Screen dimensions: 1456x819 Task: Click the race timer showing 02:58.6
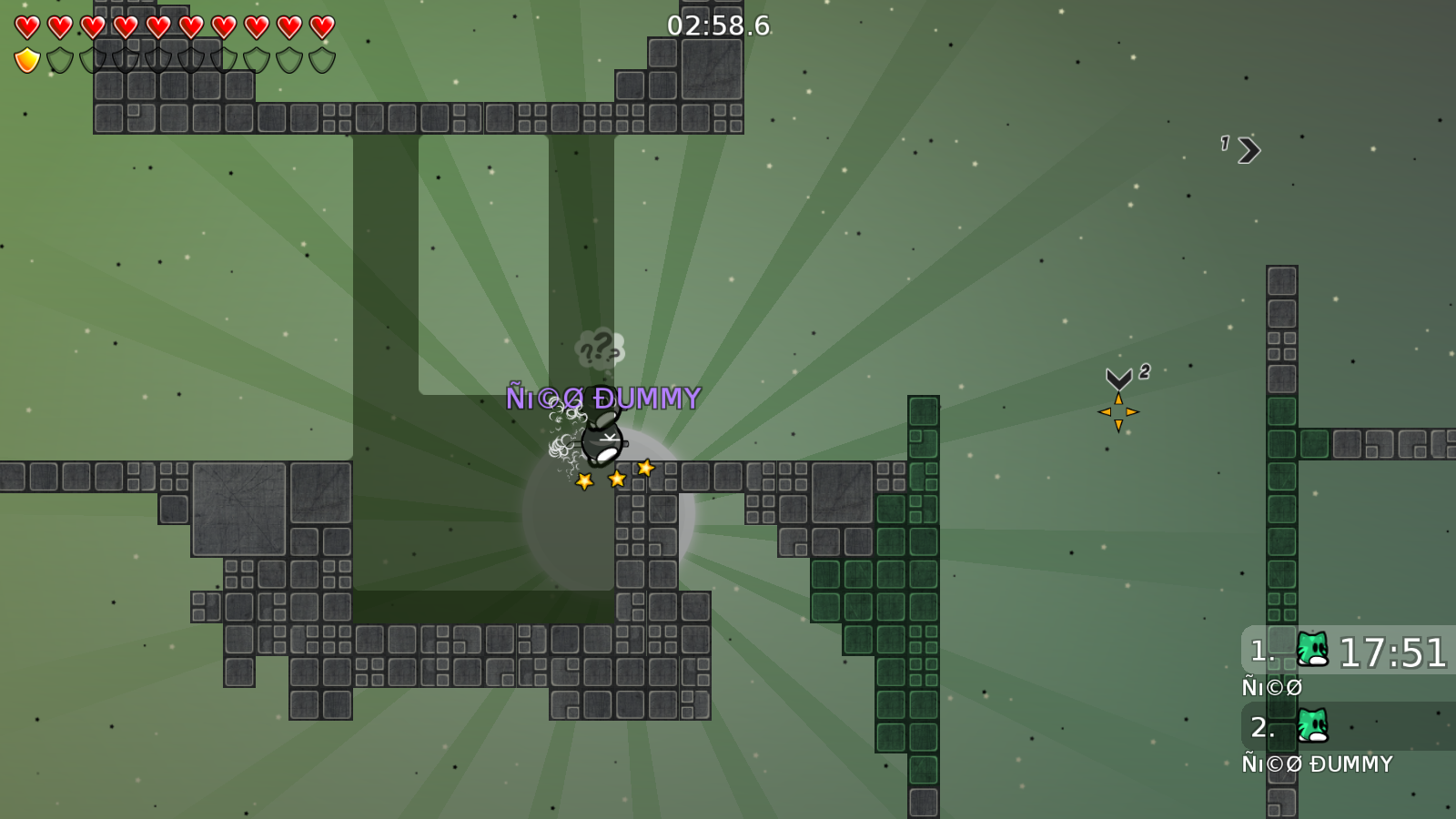click(718, 26)
